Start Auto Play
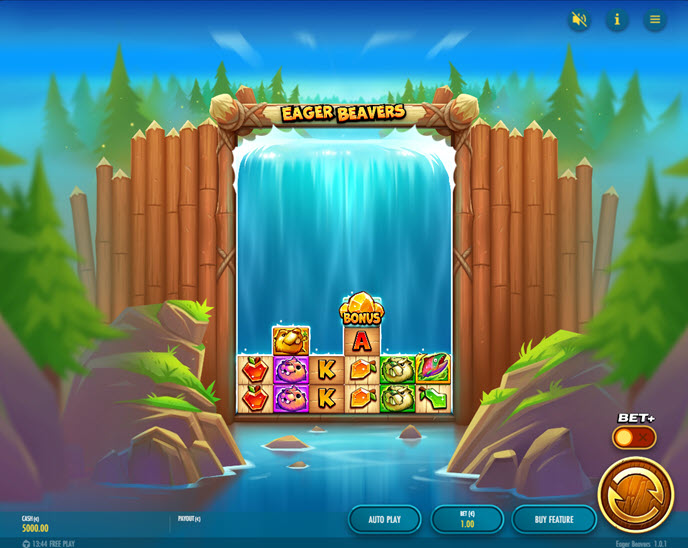The height and width of the screenshot is (548, 688). [x=384, y=519]
